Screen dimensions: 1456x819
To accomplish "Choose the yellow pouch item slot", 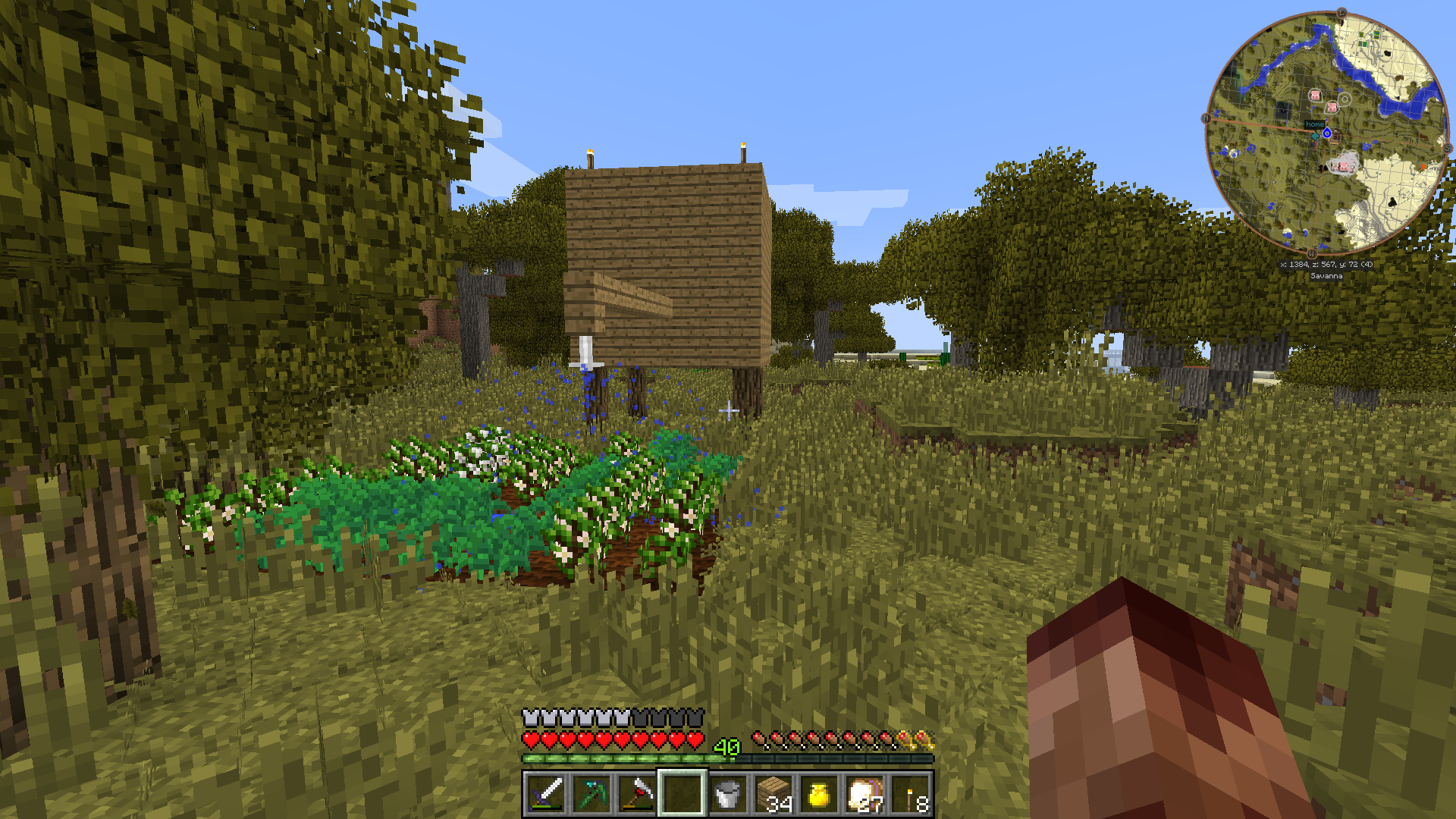I will [x=819, y=794].
